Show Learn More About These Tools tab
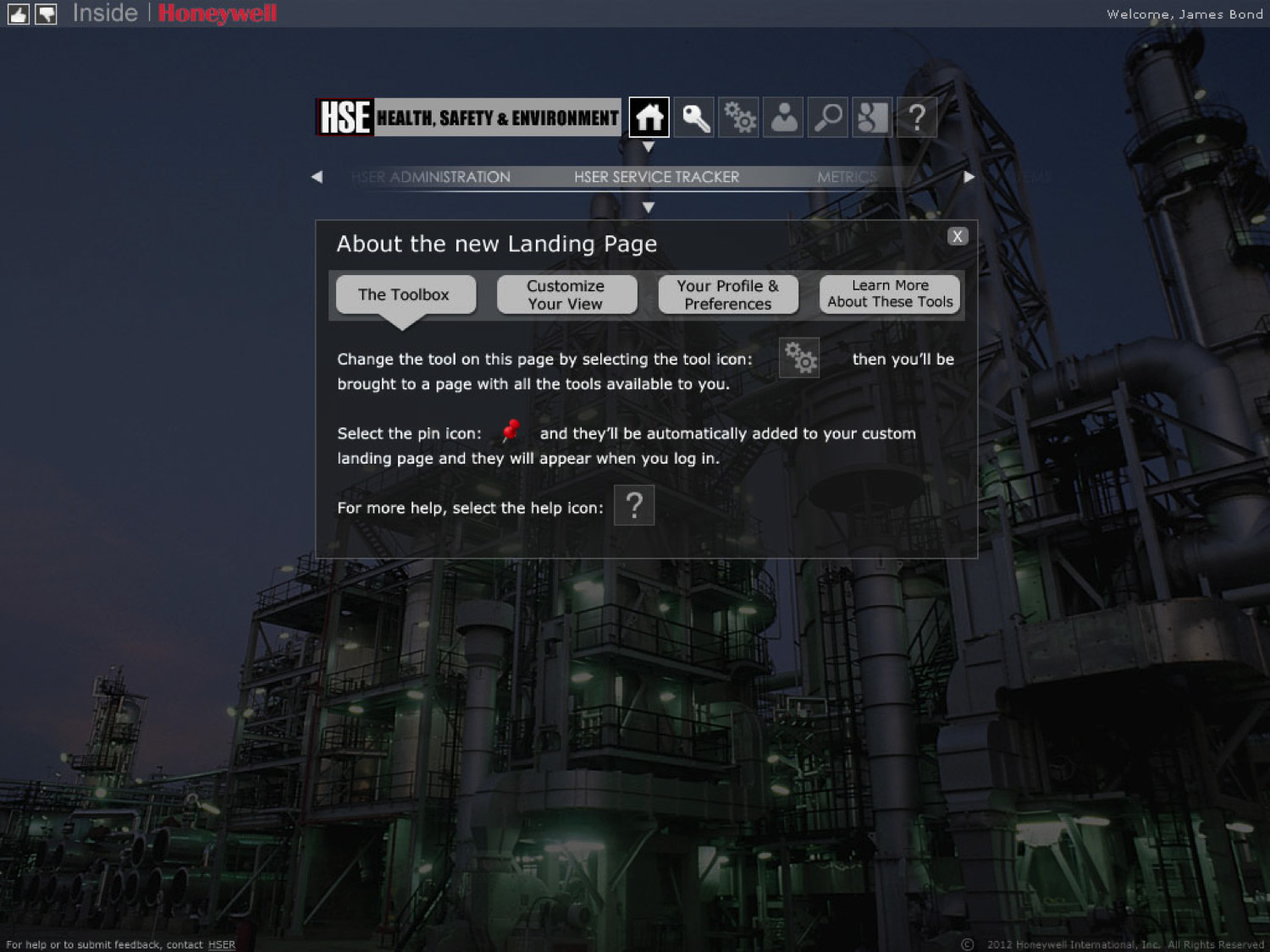 point(890,294)
